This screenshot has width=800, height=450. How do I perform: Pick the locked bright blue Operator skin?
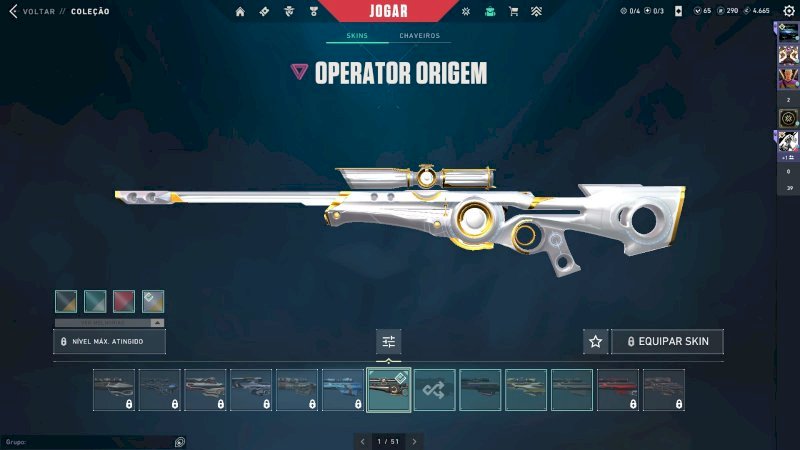[343, 390]
